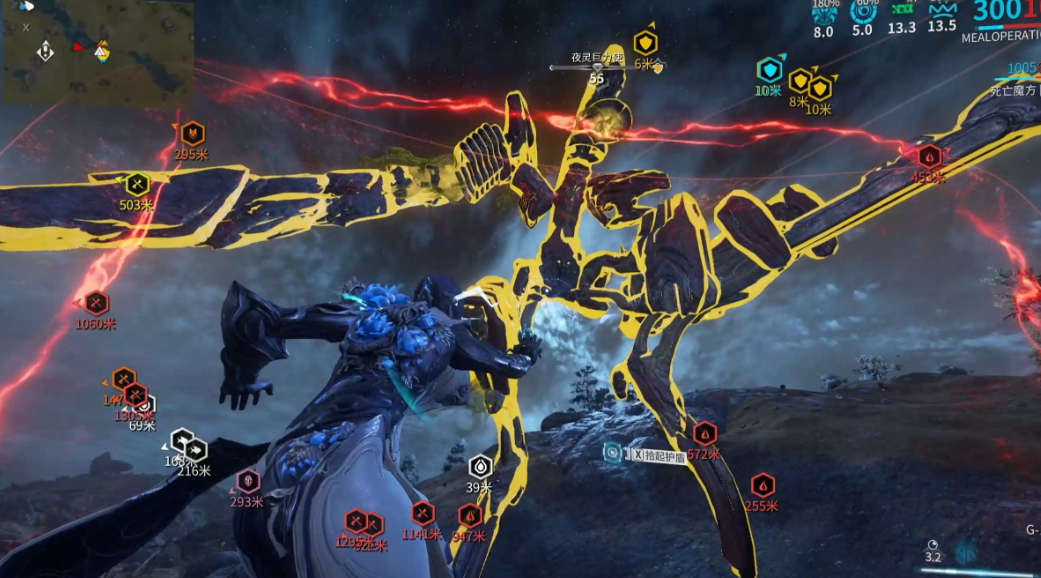Select the yellow shield waypoint marked 8米
This screenshot has height=578, width=1041.
[799, 81]
